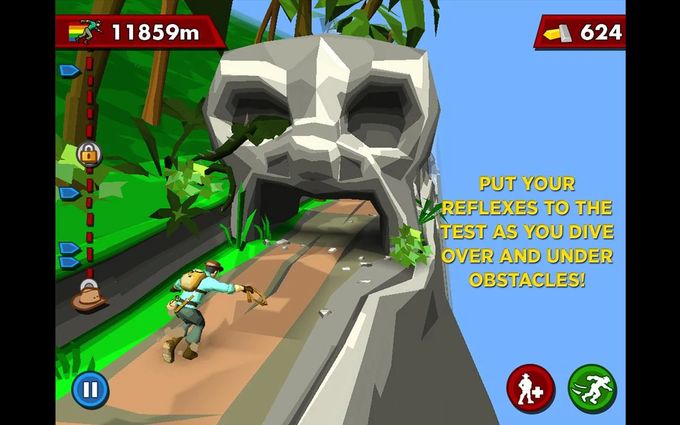Image resolution: width=680 pixels, height=425 pixels.
Task: Tap the red extra-character button
Action: [x=530, y=388]
